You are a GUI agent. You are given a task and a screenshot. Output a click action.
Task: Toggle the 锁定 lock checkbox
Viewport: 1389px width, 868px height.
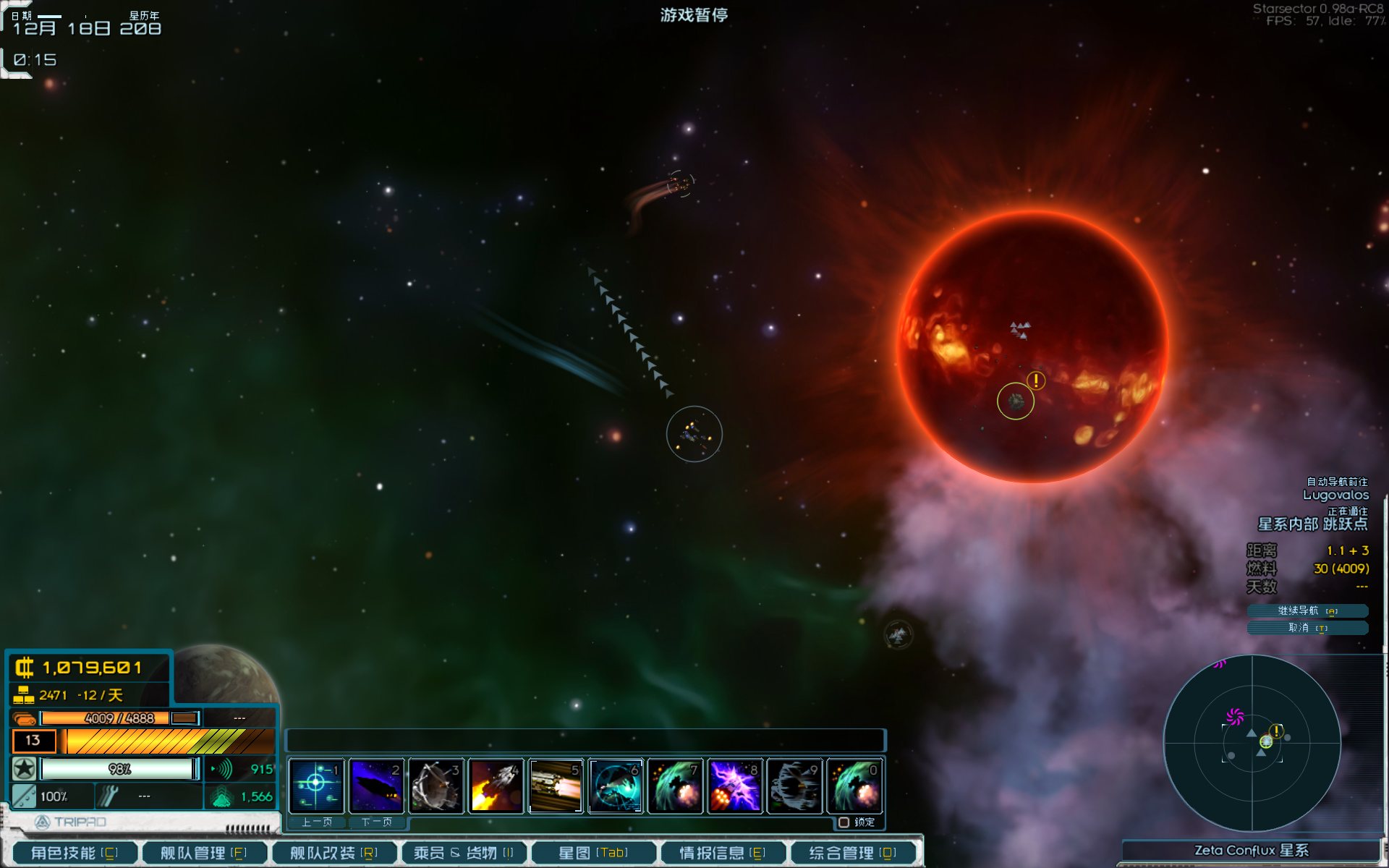pos(844,822)
